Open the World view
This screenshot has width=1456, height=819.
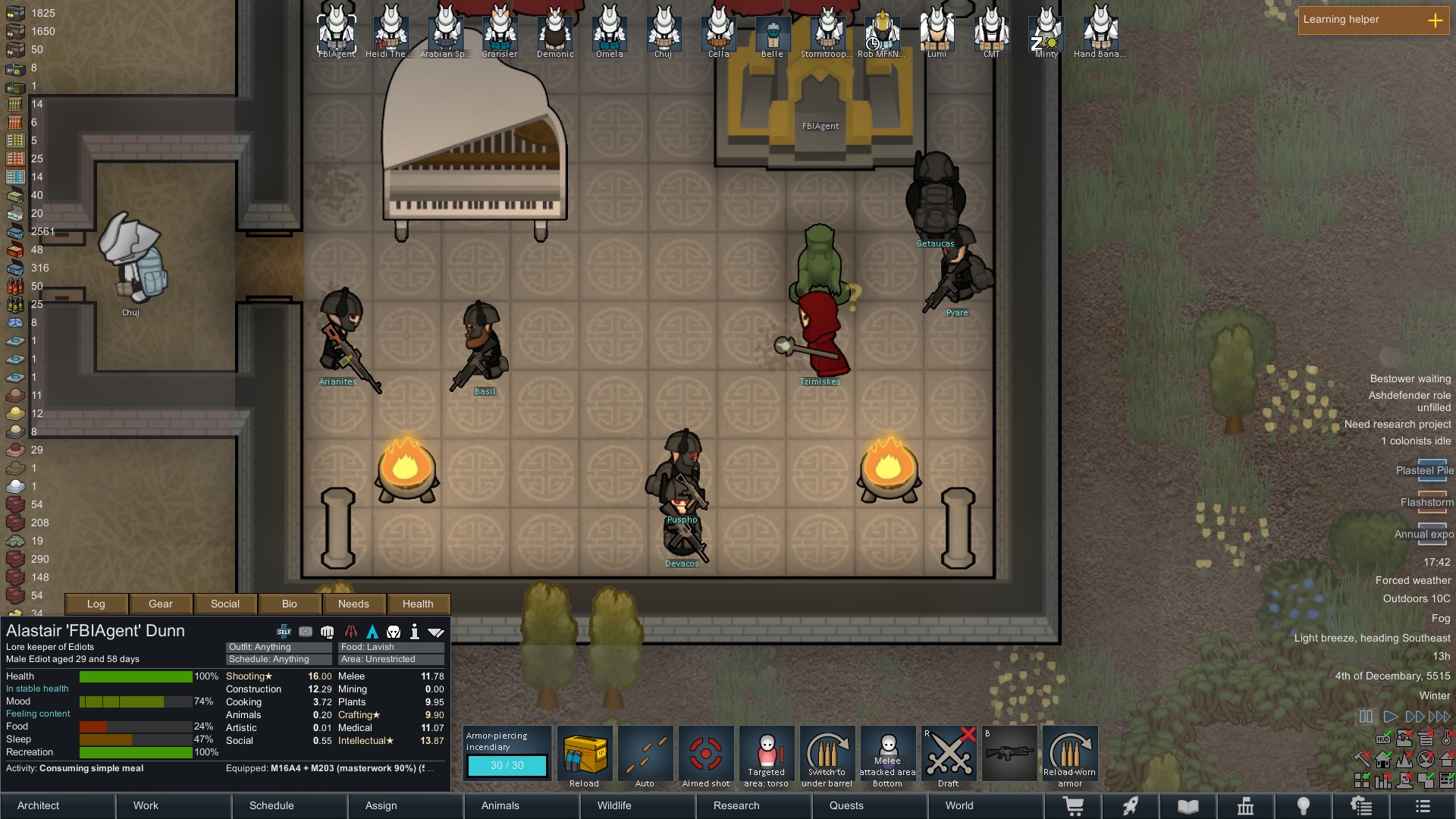pyautogui.click(x=985, y=805)
